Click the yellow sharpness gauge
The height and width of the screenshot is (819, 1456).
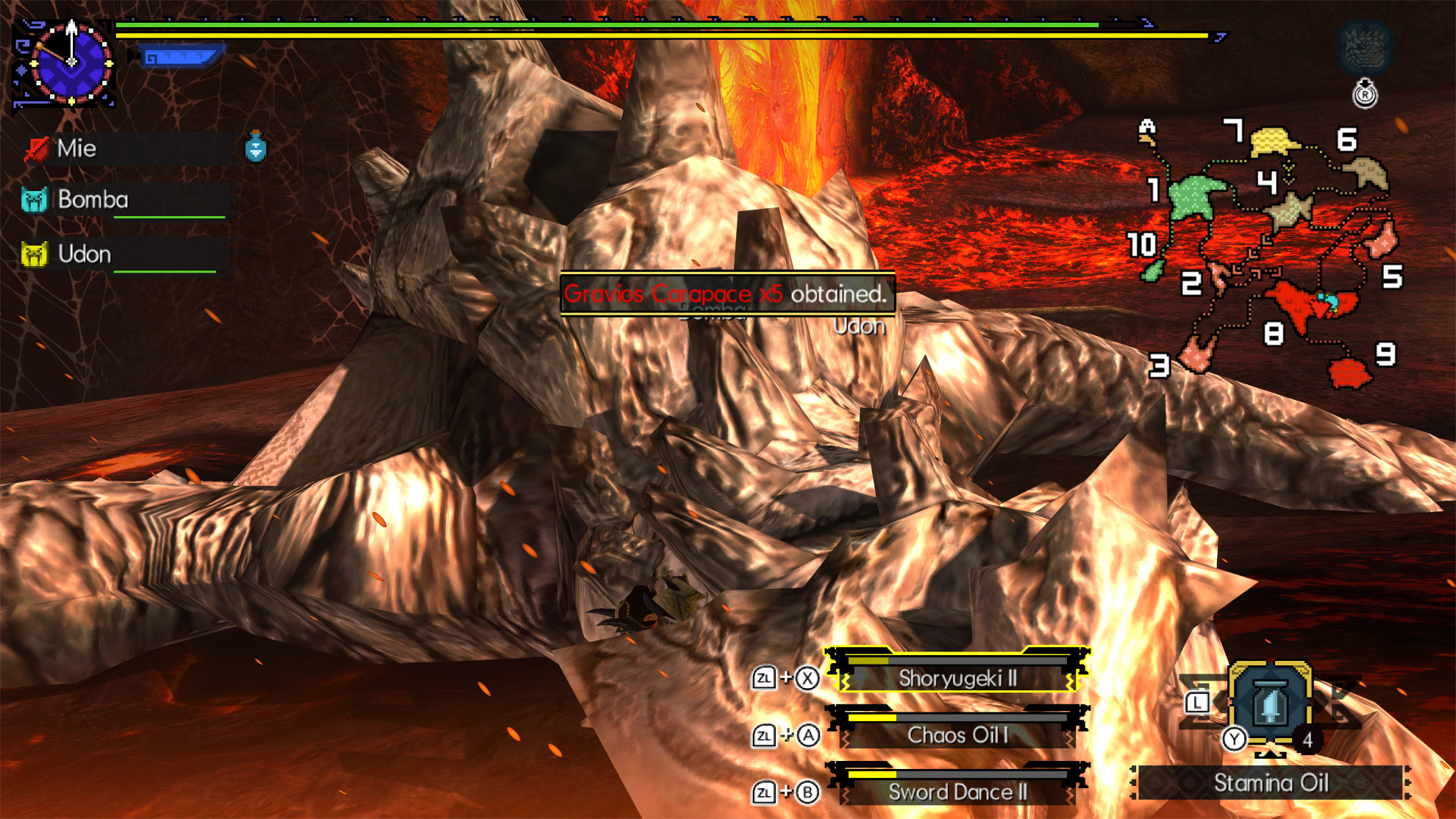click(x=588, y=34)
